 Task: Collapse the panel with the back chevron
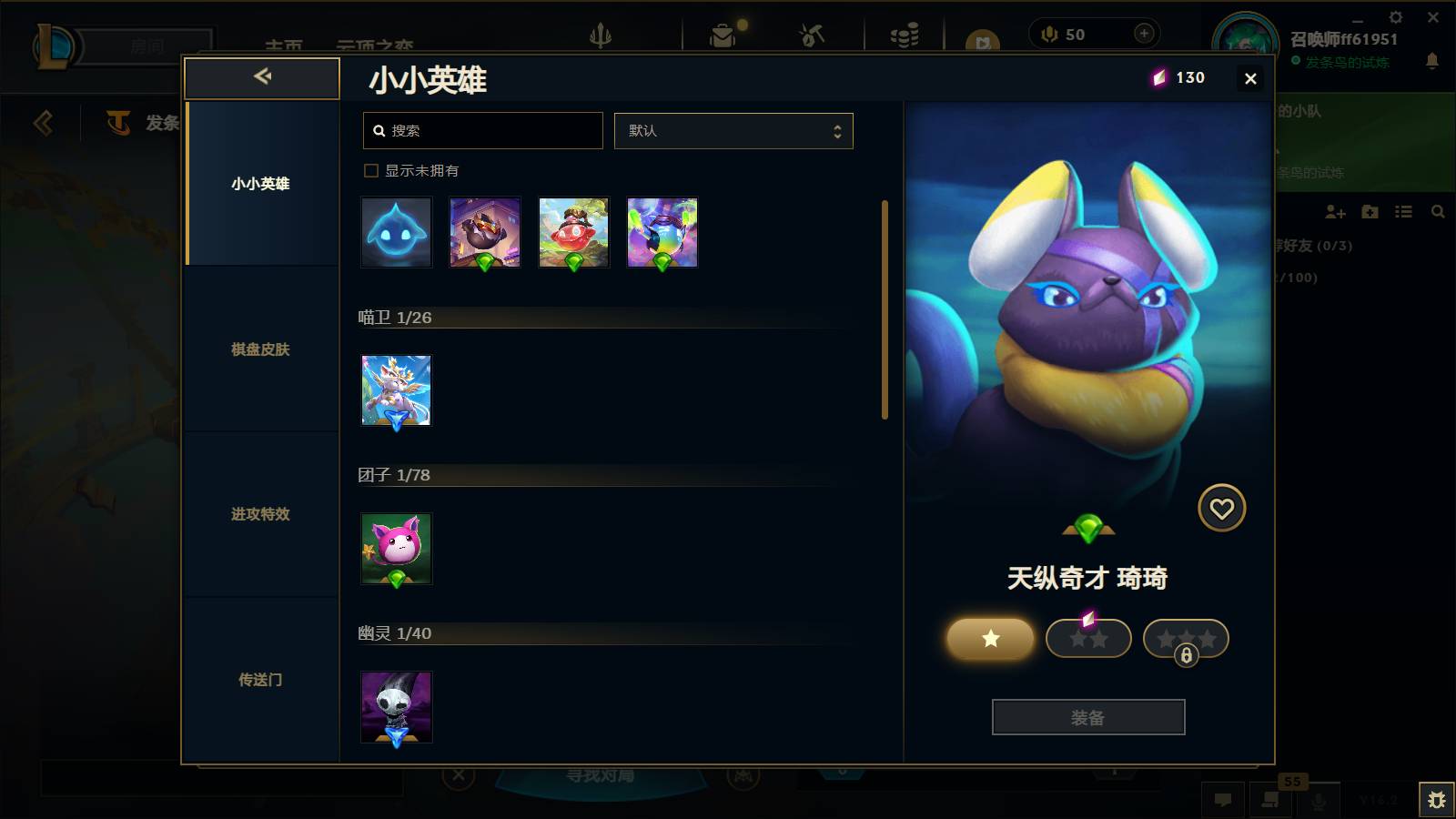click(261, 77)
